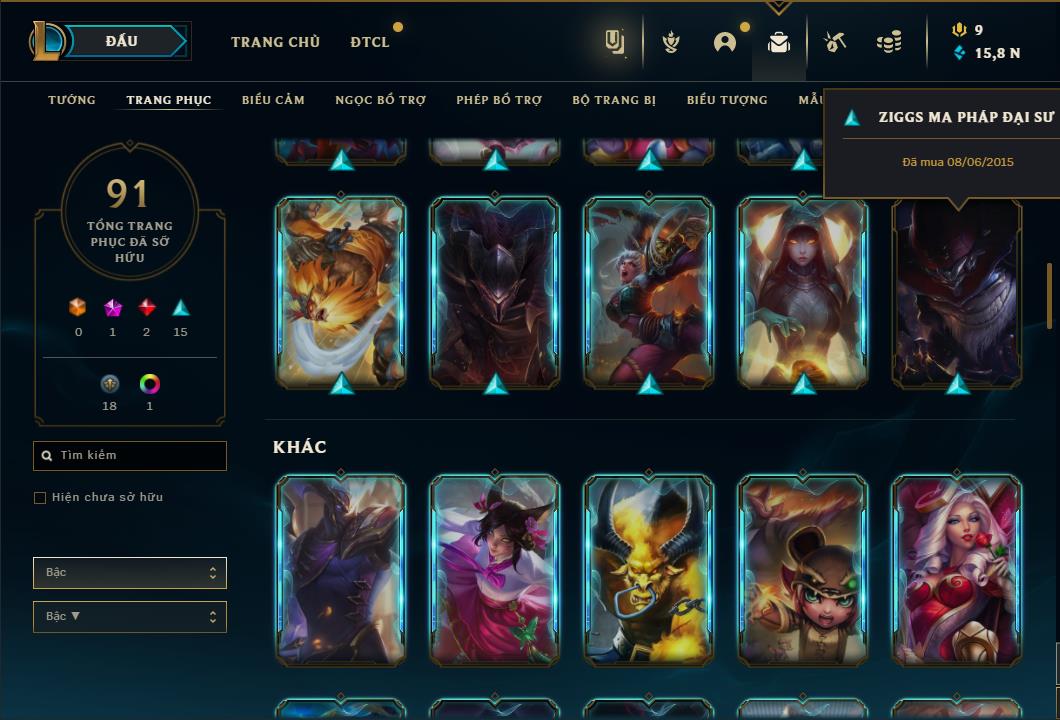
Task: Open the ĐTCL game mode
Action: coord(370,42)
